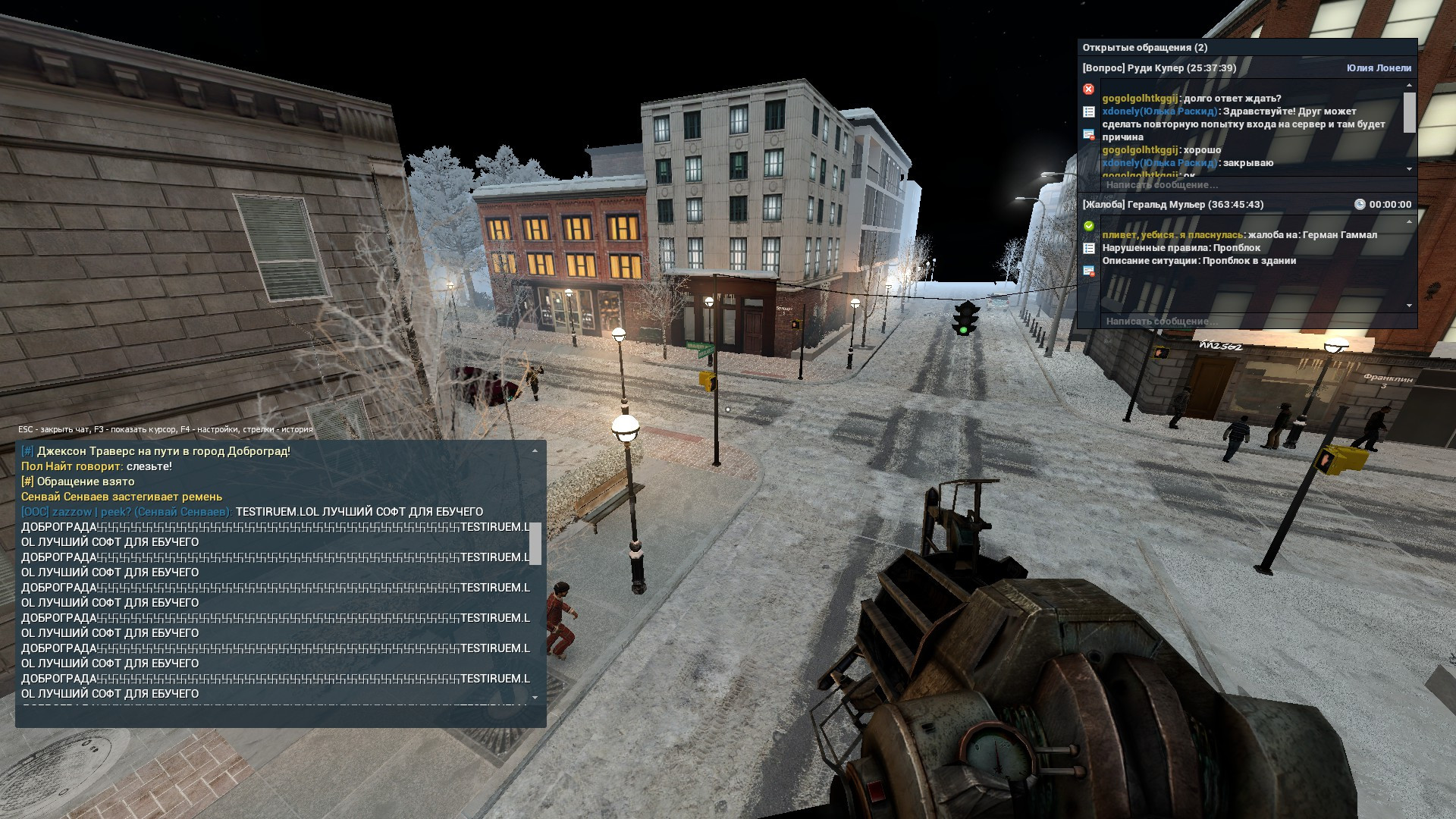
Task: Click the Юлия Лонели assignee name
Action: 1379,68
